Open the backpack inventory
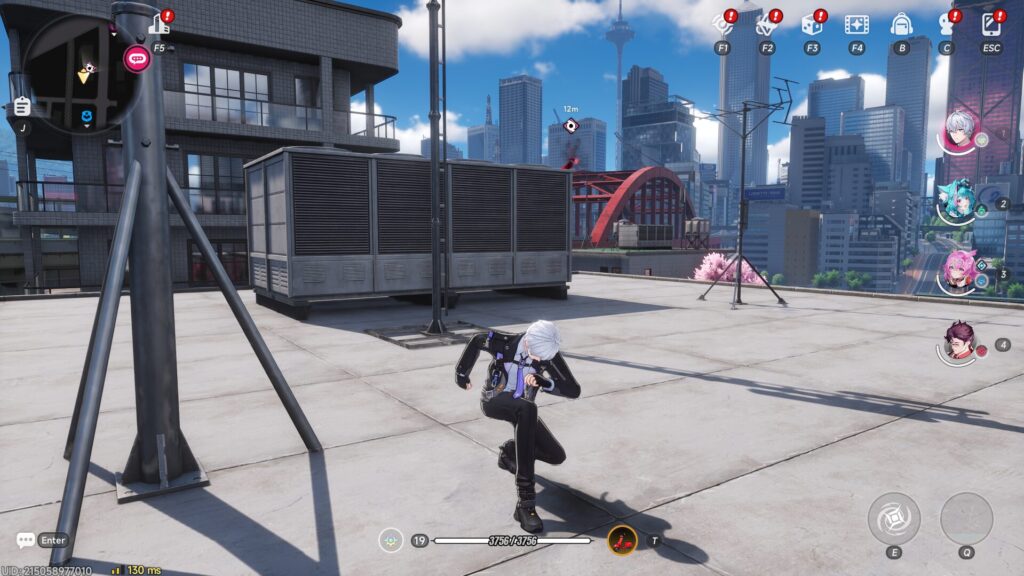Image resolution: width=1024 pixels, height=576 pixels. click(x=902, y=24)
